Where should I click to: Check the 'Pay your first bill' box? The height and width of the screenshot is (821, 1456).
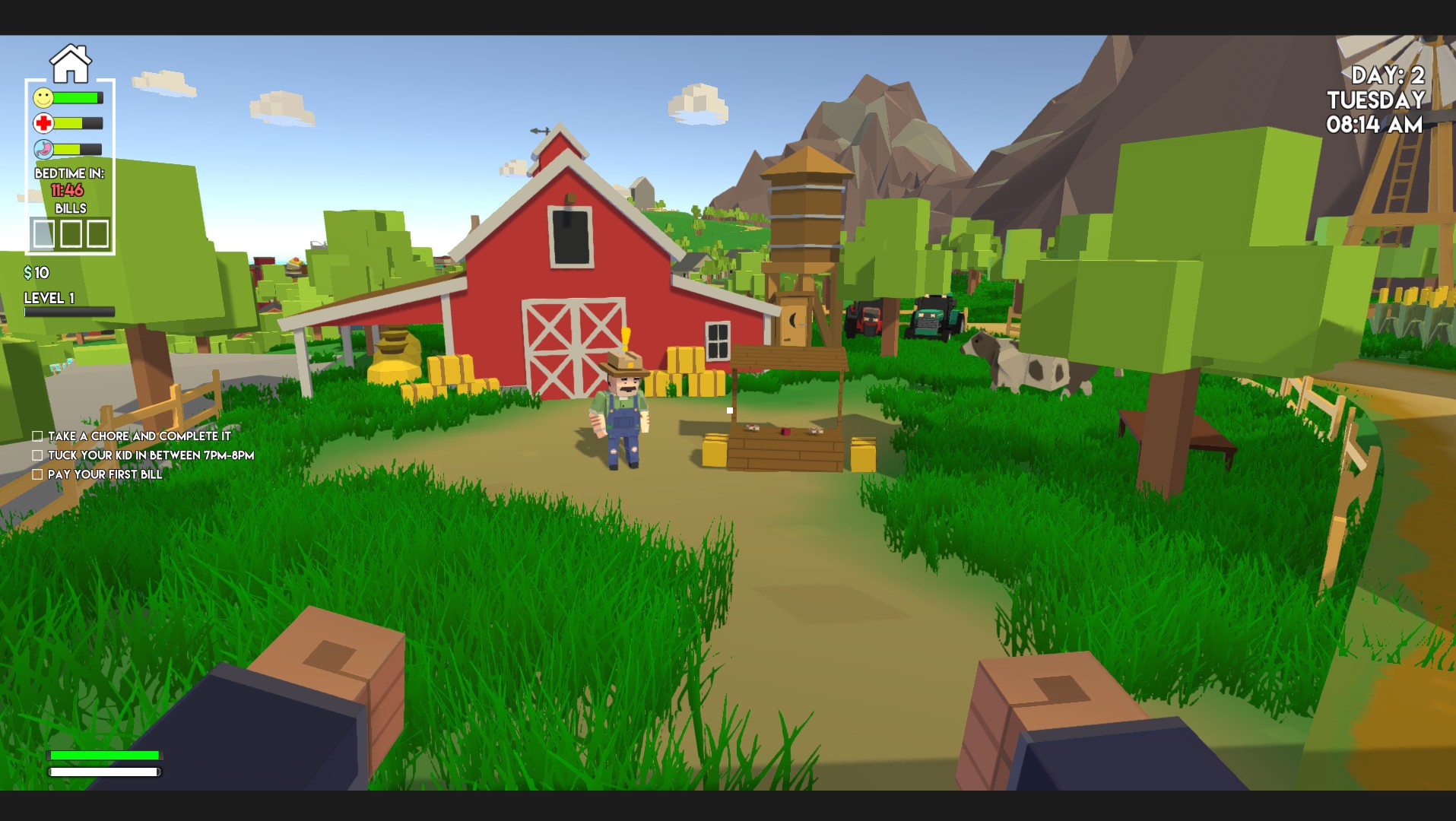(36, 474)
